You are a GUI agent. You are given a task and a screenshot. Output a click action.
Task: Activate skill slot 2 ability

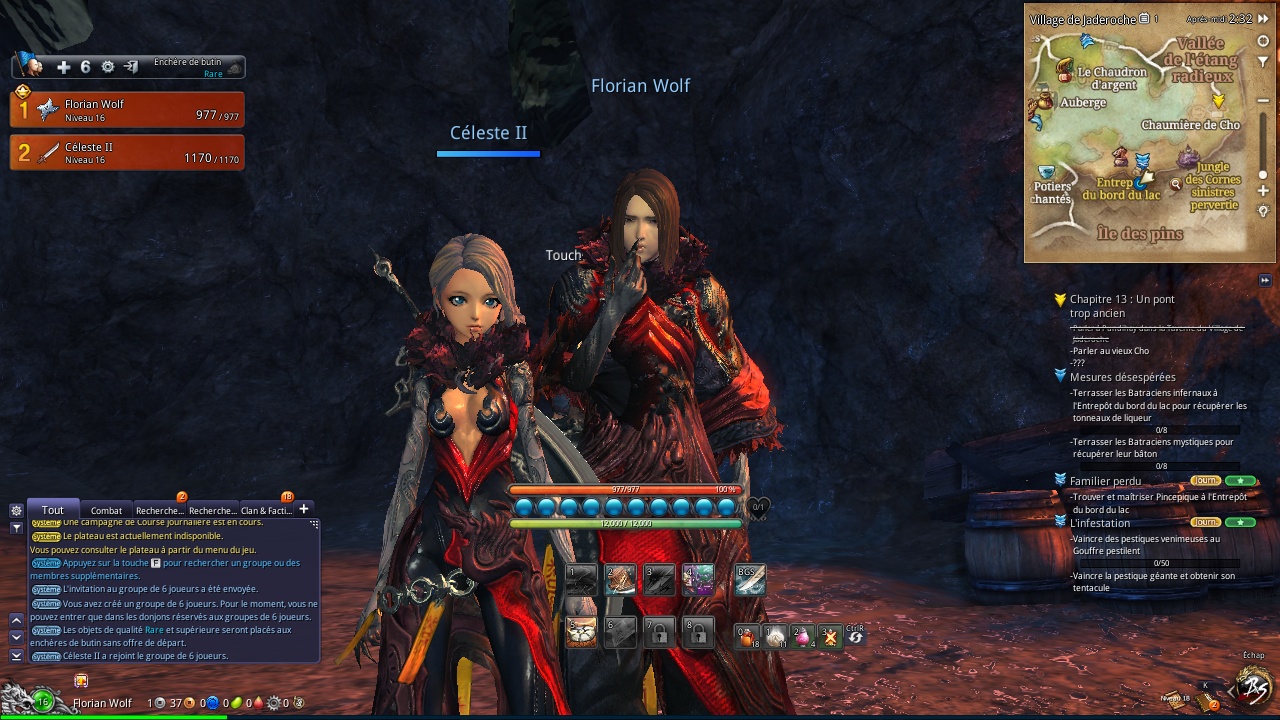tap(620, 580)
